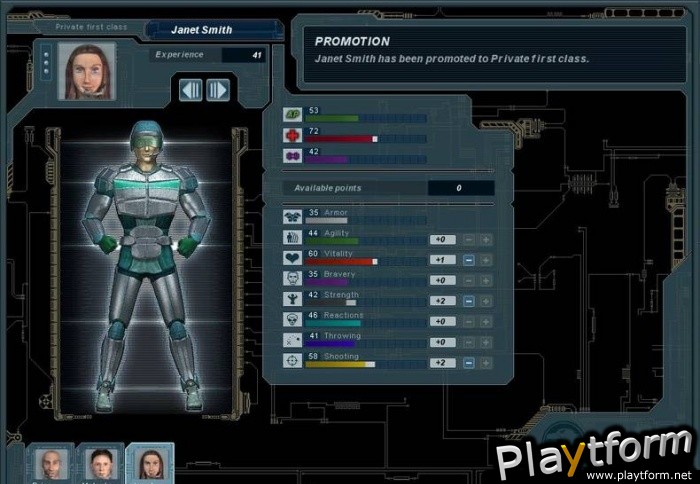
Task: Click the Playtform watermark logo
Action: 594,457
